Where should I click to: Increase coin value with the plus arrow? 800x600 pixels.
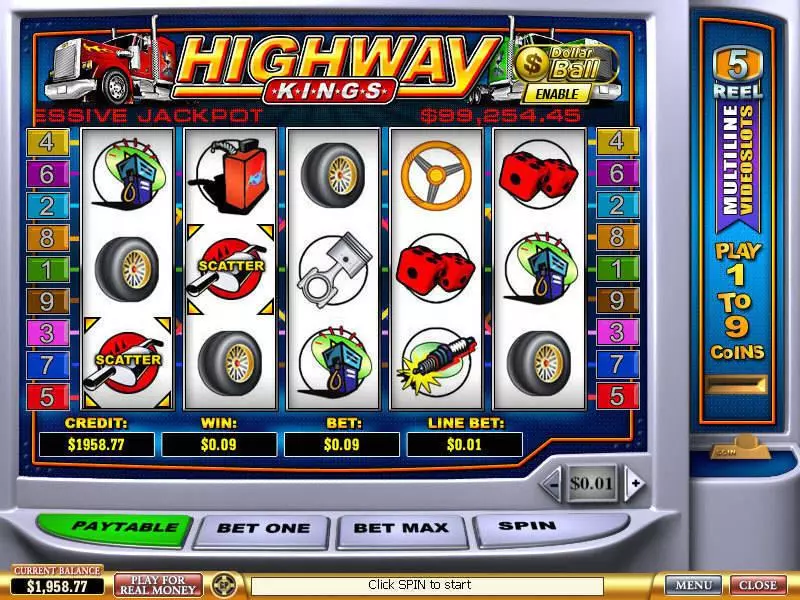tap(632, 484)
